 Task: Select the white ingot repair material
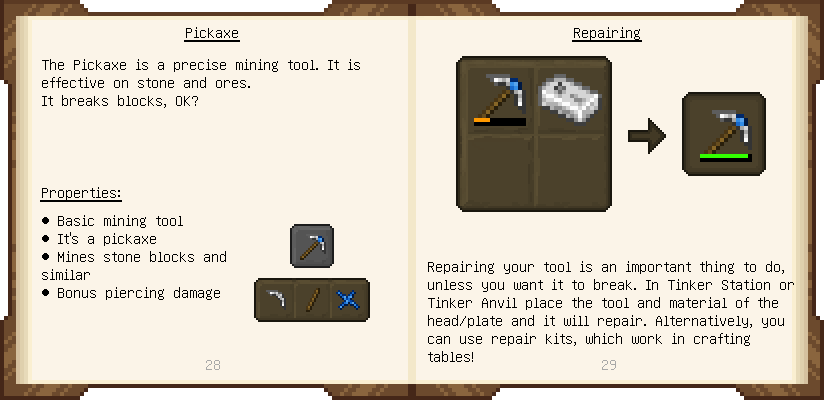tap(571, 97)
